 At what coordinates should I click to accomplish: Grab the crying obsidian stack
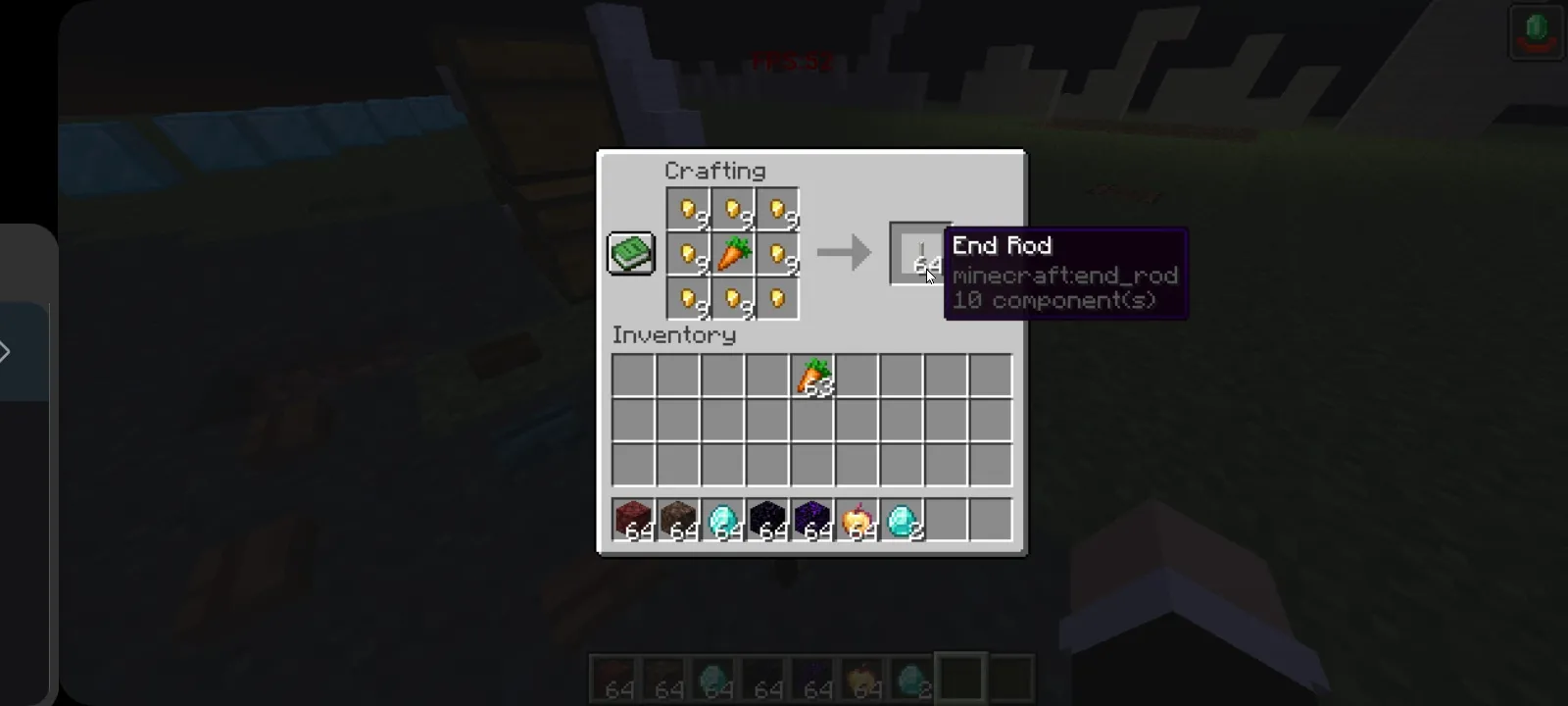[x=816, y=521]
